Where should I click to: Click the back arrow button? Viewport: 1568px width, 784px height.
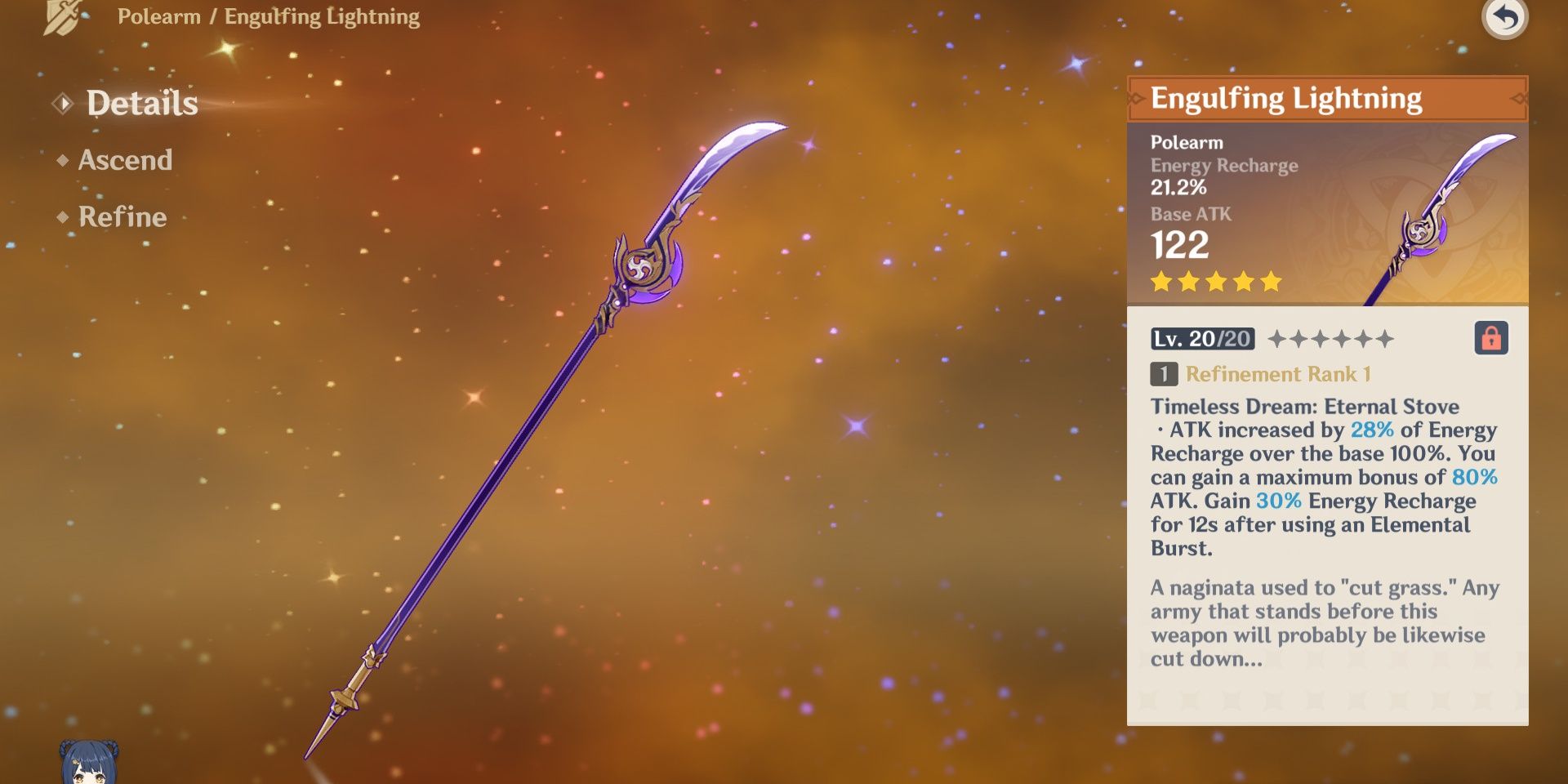tap(1504, 18)
